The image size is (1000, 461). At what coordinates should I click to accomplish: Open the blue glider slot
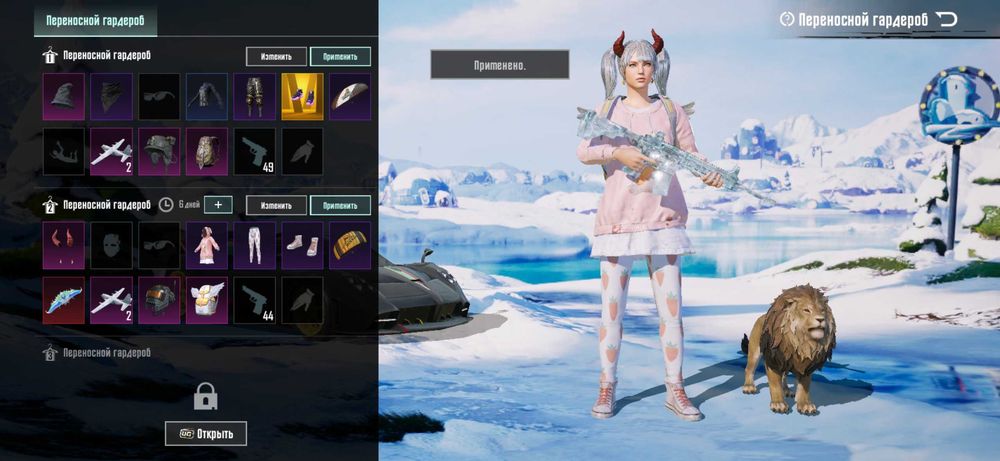click(63, 300)
